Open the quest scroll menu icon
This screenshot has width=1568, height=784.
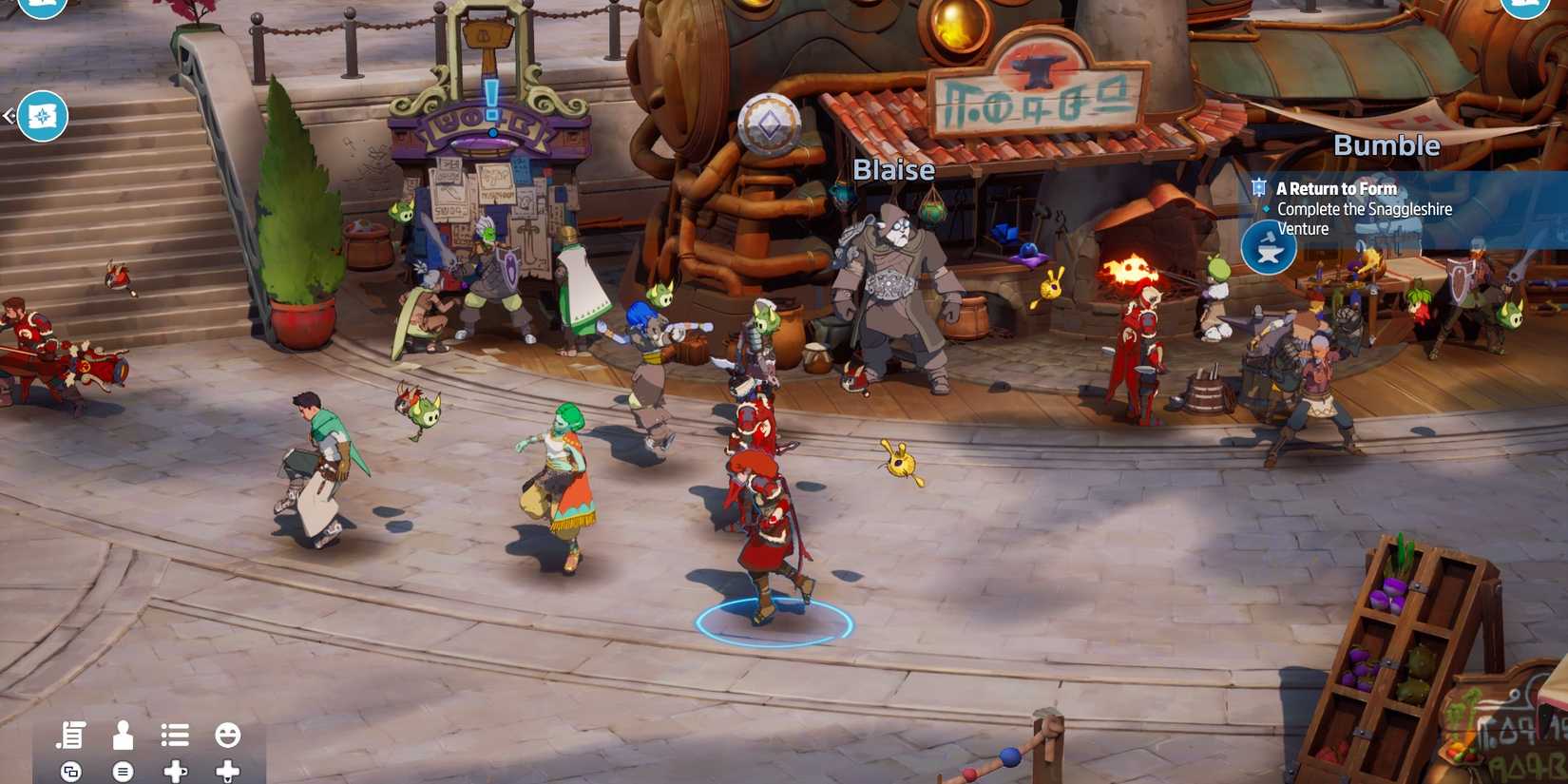71,735
